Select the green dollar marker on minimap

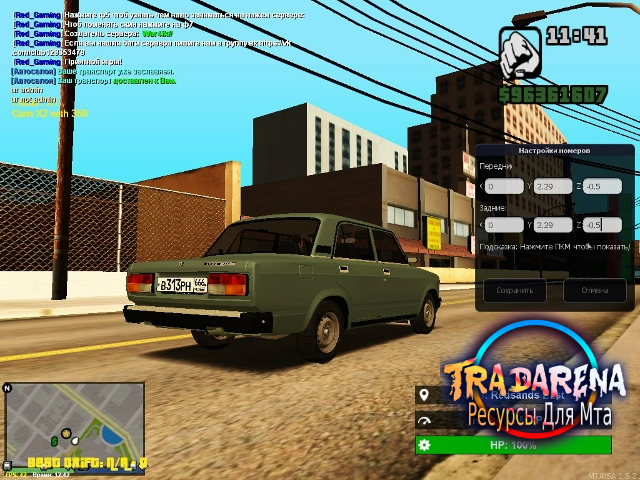point(53,440)
